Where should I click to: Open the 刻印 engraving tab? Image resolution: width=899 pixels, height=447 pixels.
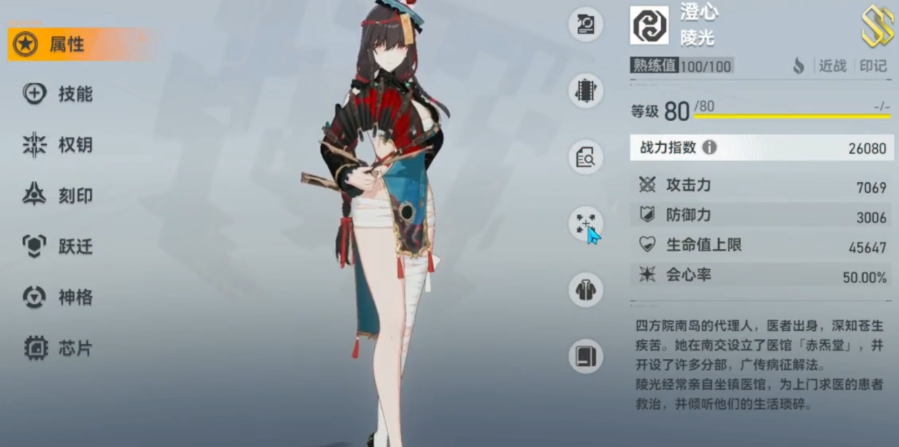point(60,196)
